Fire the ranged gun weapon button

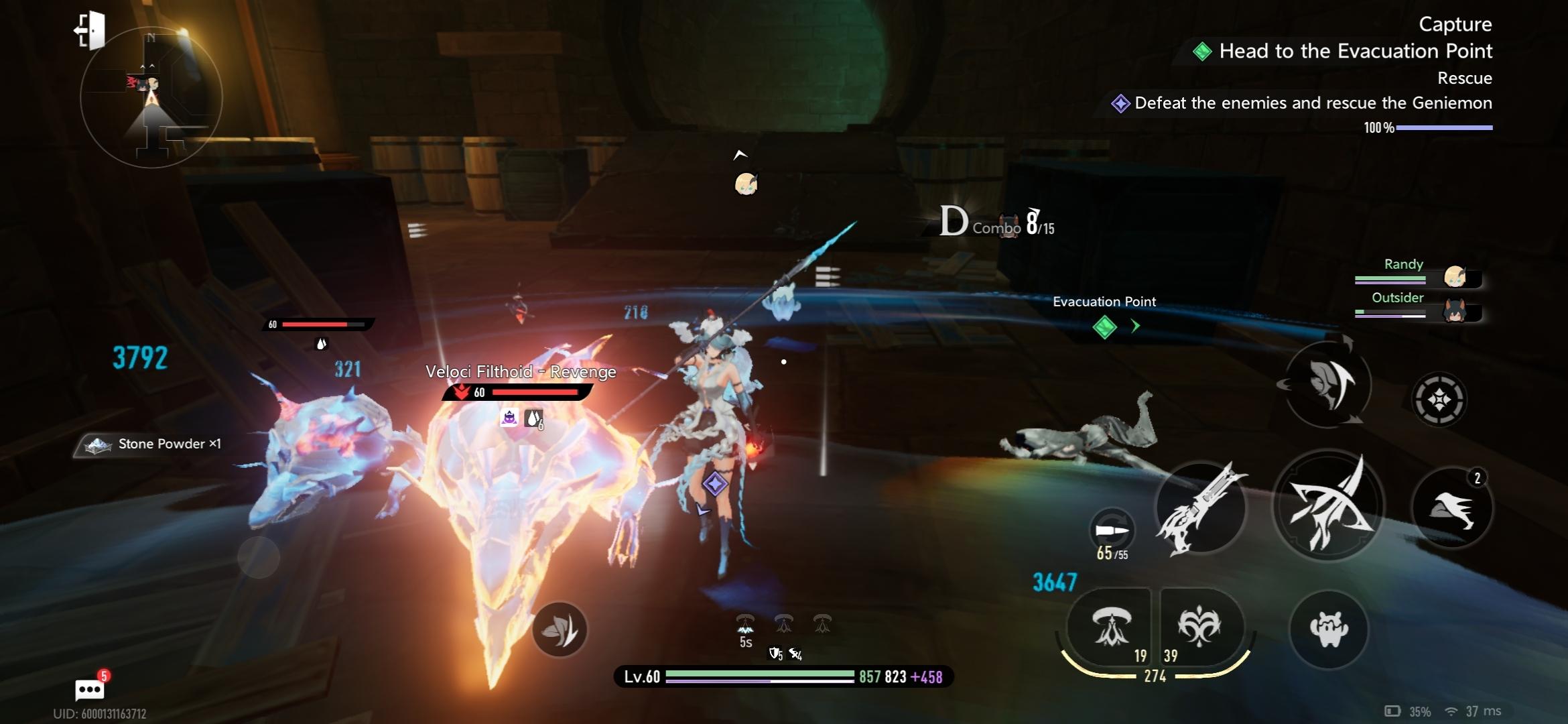[1201, 508]
